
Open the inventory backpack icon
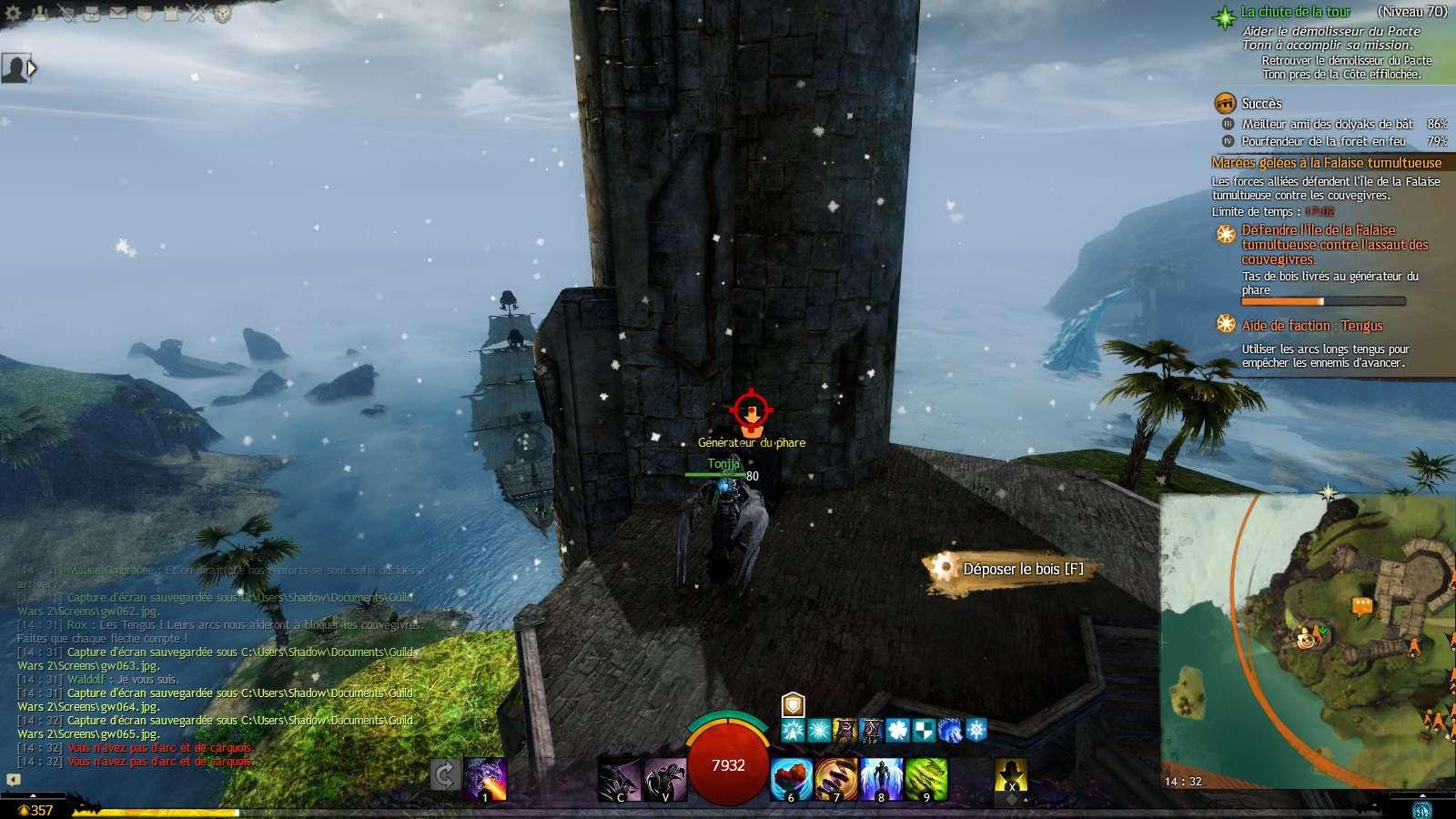coord(93,13)
